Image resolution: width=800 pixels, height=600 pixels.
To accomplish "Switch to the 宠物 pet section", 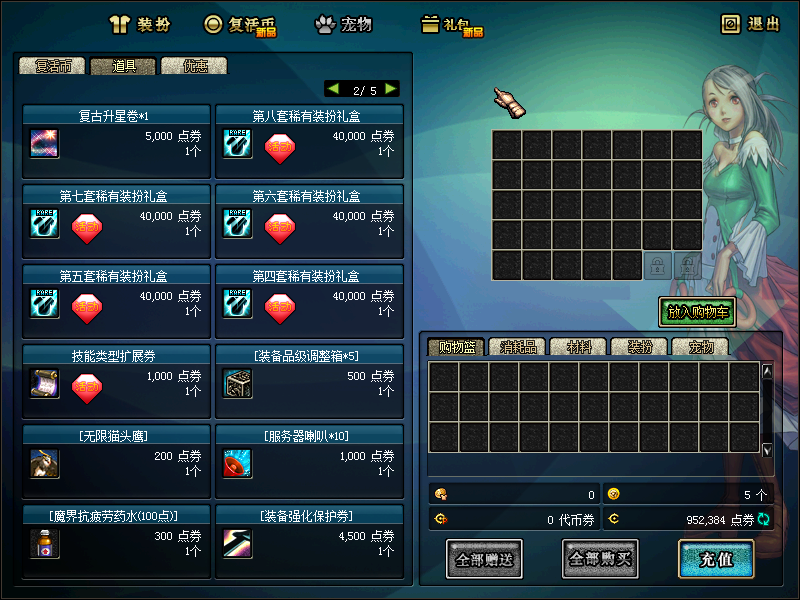I will coord(344,25).
